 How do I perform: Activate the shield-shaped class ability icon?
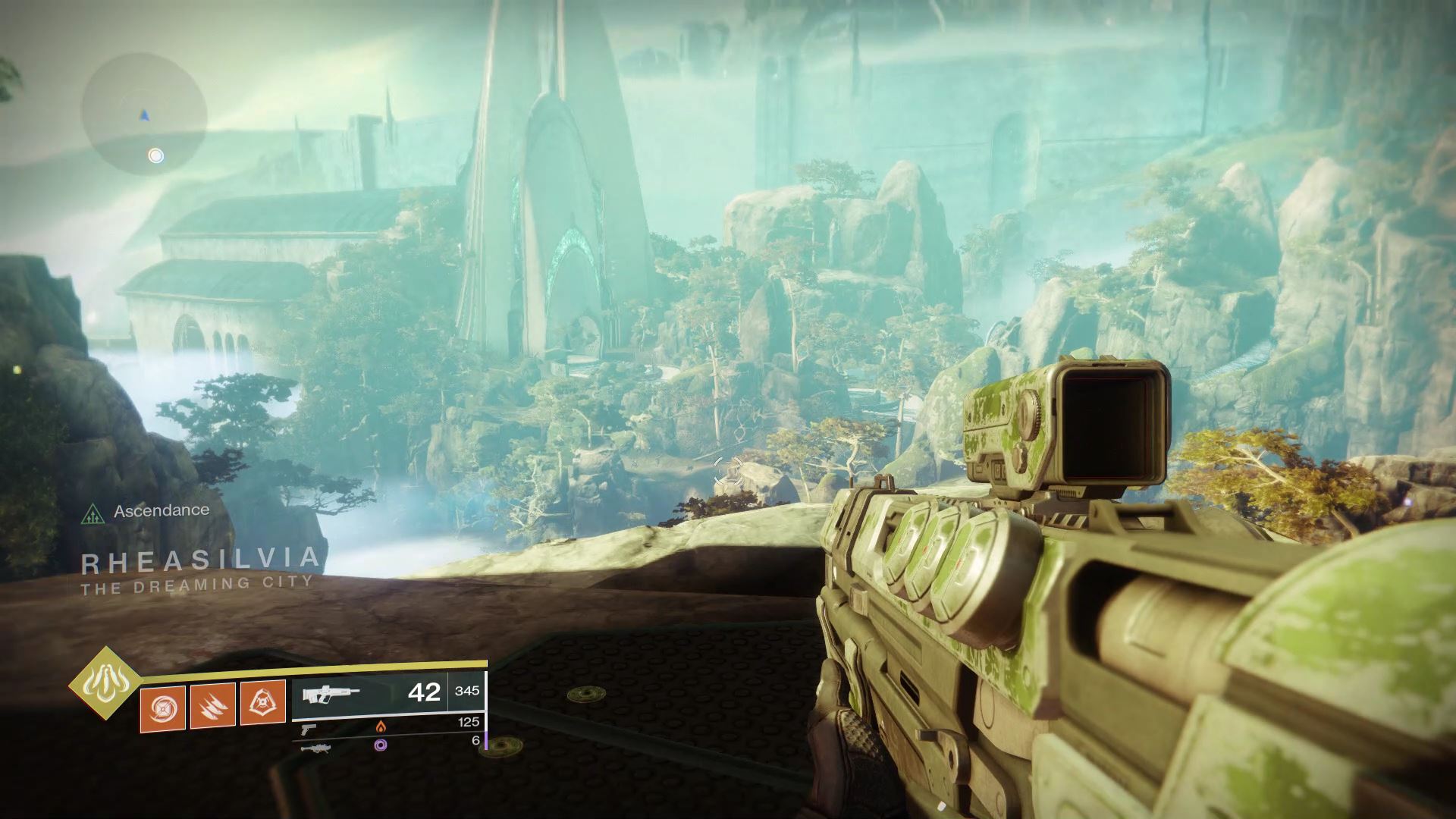point(263,703)
